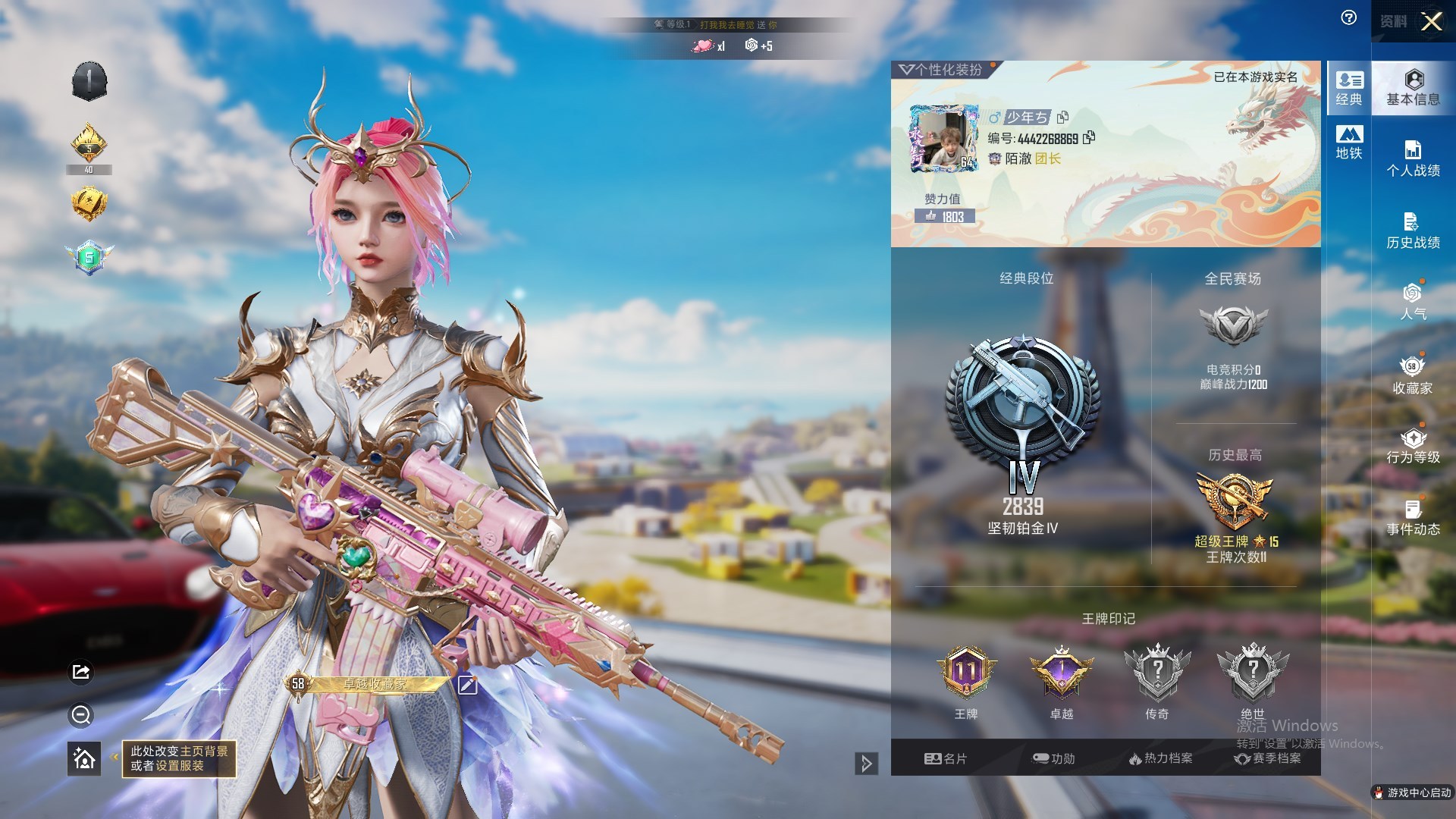
Task: Zoom out with the magnifier icon
Action: [x=81, y=714]
